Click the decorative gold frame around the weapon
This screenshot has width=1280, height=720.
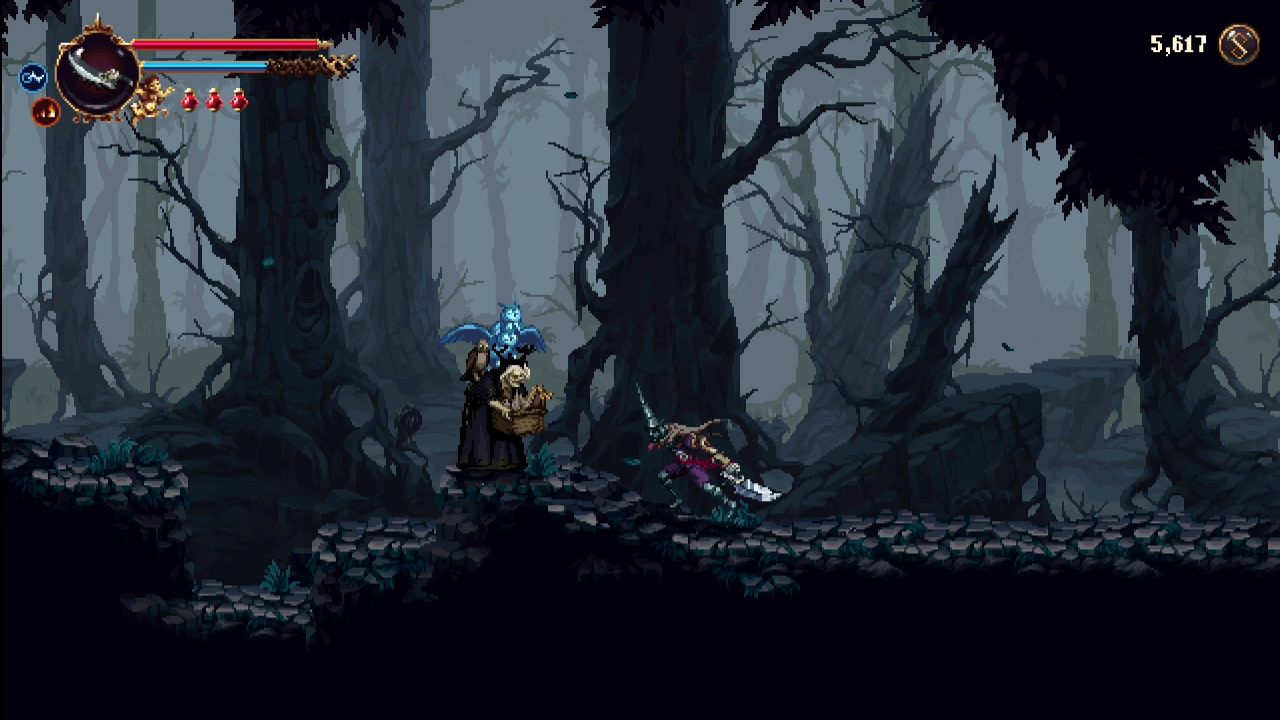(96, 28)
